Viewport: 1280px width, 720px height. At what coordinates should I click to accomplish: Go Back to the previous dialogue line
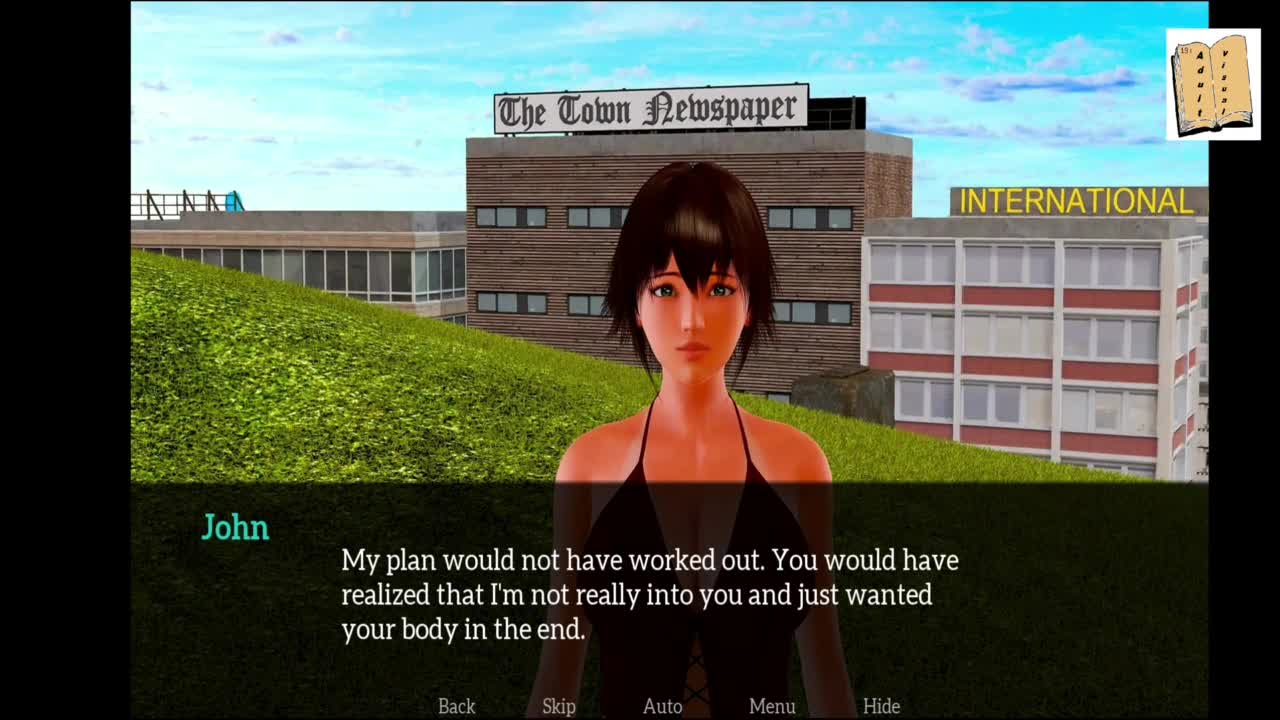click(457, 706)
